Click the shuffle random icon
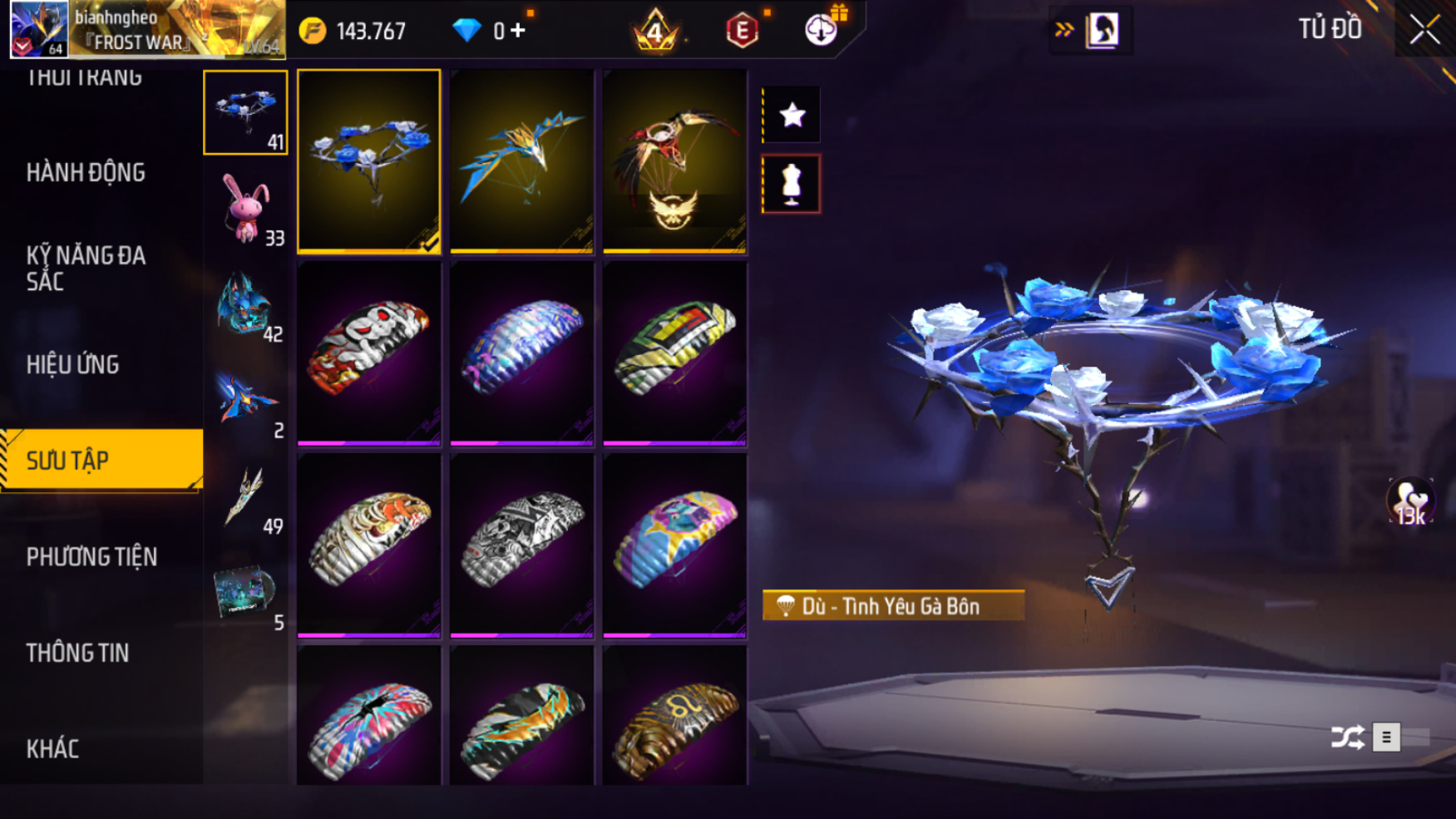Screen dimensions: 1456x819 click(1347, 737)
